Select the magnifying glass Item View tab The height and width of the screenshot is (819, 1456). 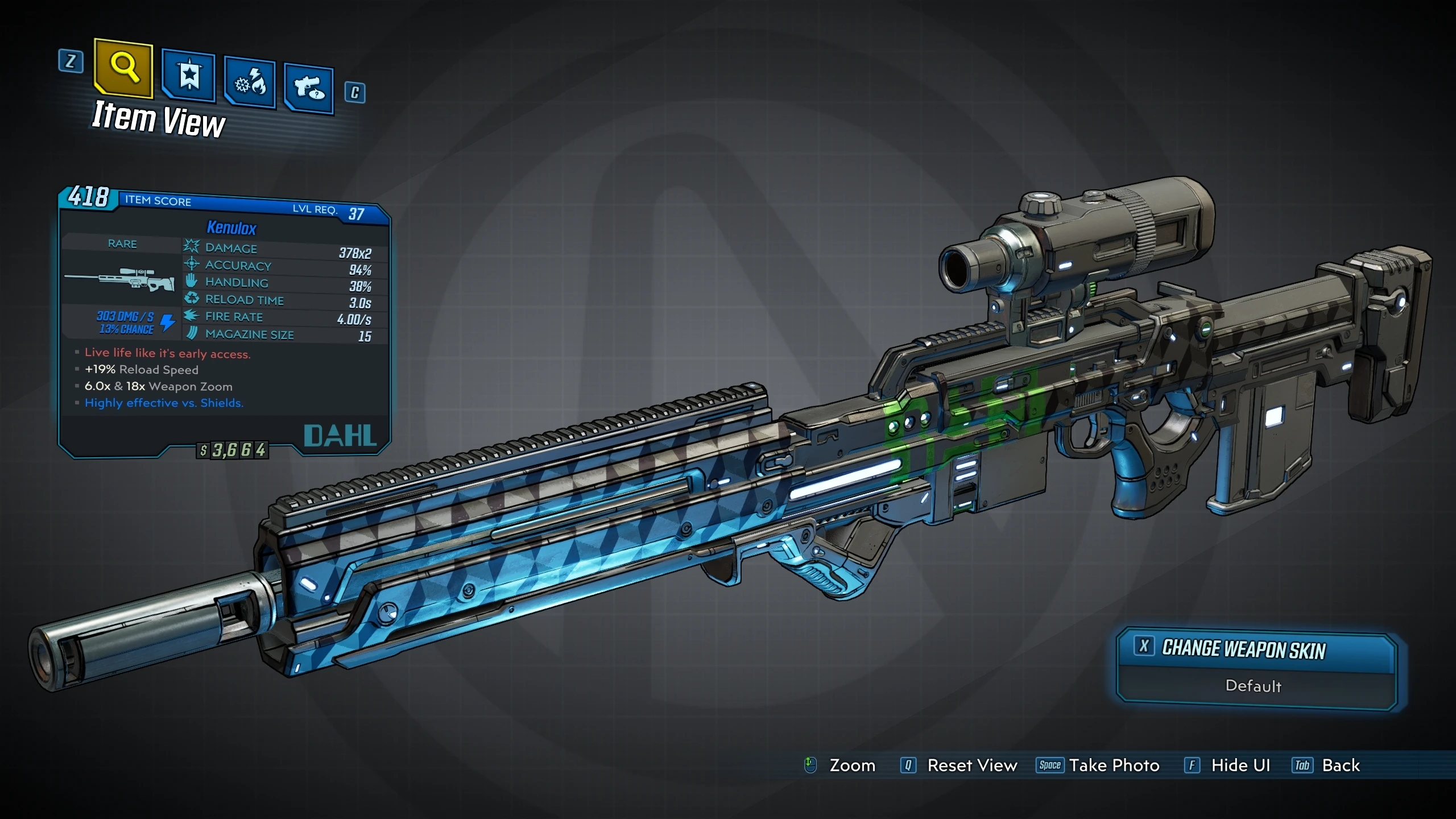pos(124,68)
